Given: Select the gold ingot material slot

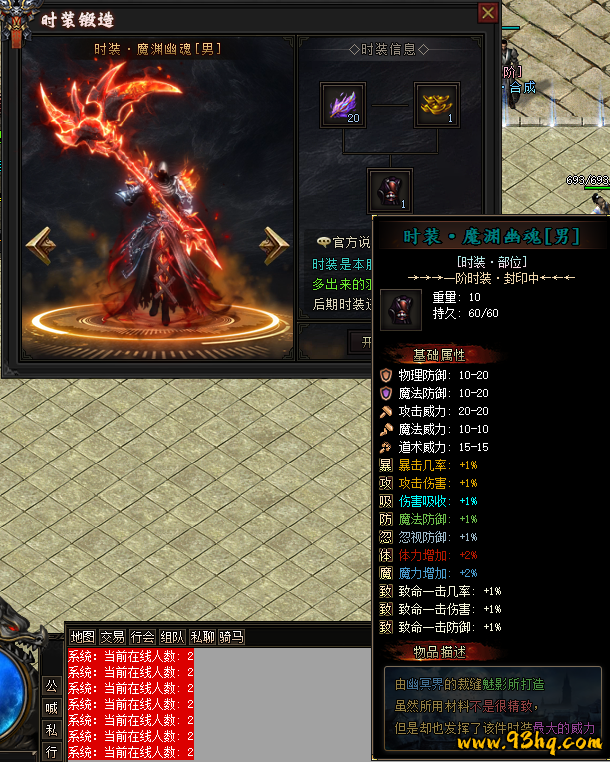Looking at the screenshot, I should point(436,105).
